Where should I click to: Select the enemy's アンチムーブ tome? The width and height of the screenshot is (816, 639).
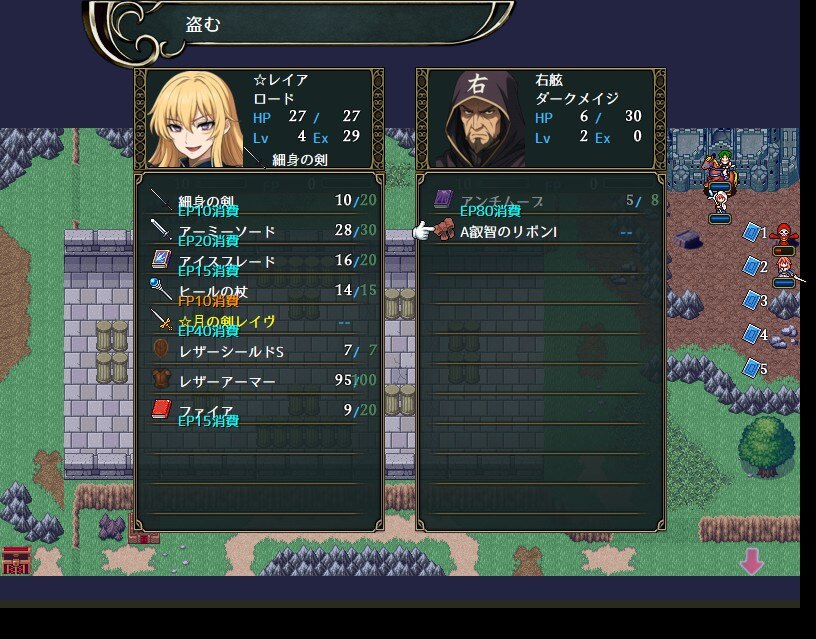pos(541,201)
